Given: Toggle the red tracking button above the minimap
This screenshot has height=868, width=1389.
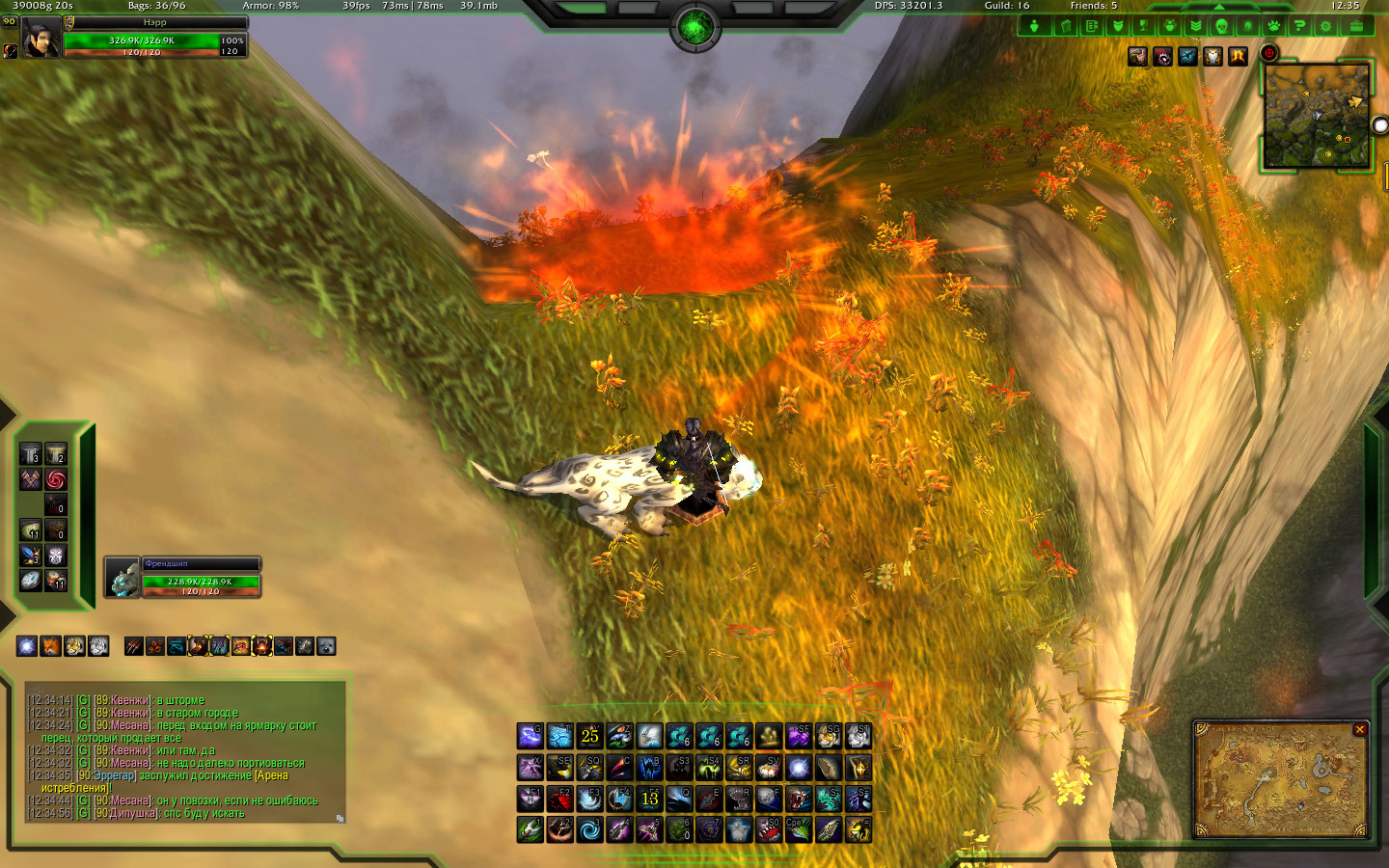Looking at the screenshot, I should (1269, 54).
